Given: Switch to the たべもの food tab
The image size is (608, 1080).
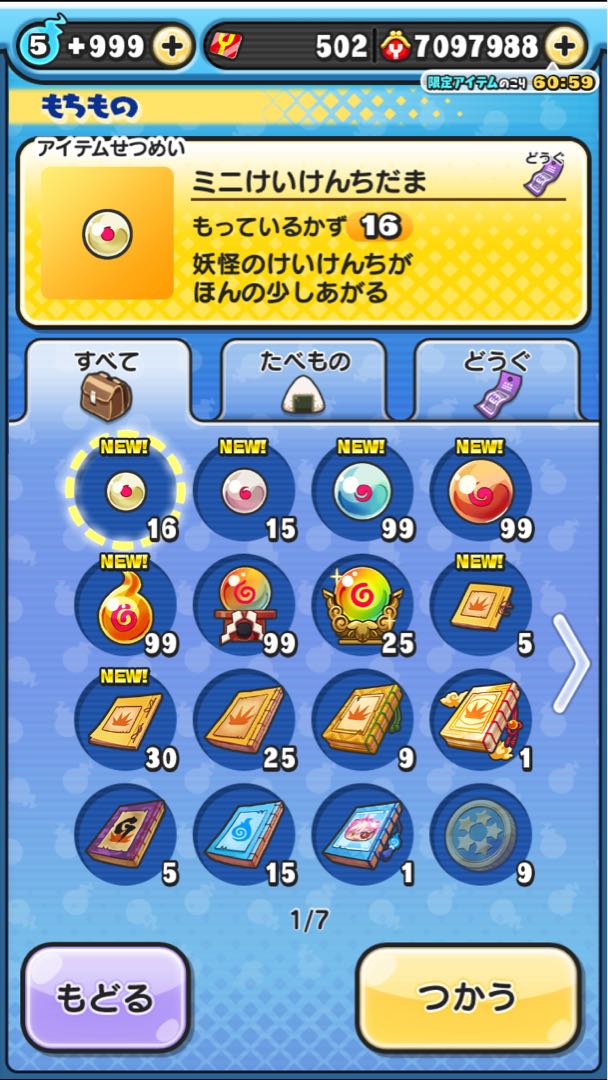Looking at the screenshot, I should click(x=303, y=381).
